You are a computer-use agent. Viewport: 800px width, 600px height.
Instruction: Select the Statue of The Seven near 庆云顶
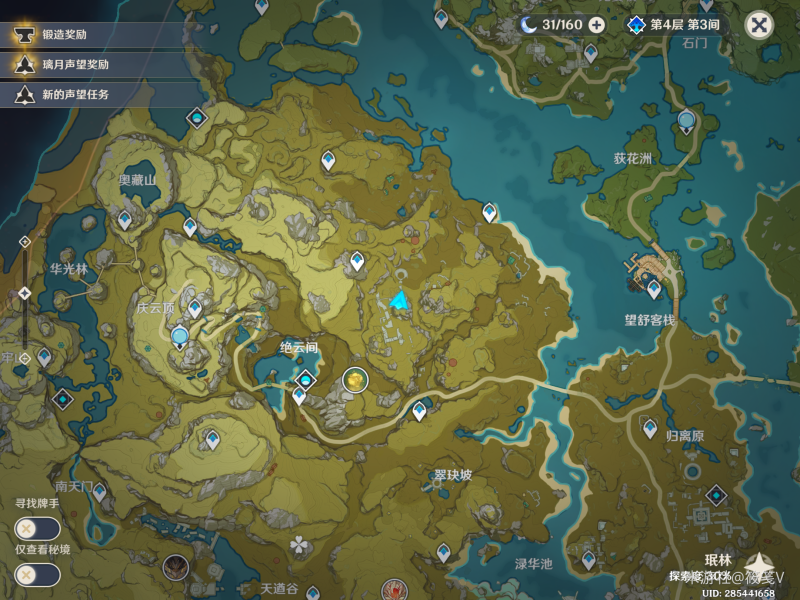[180, 336]
